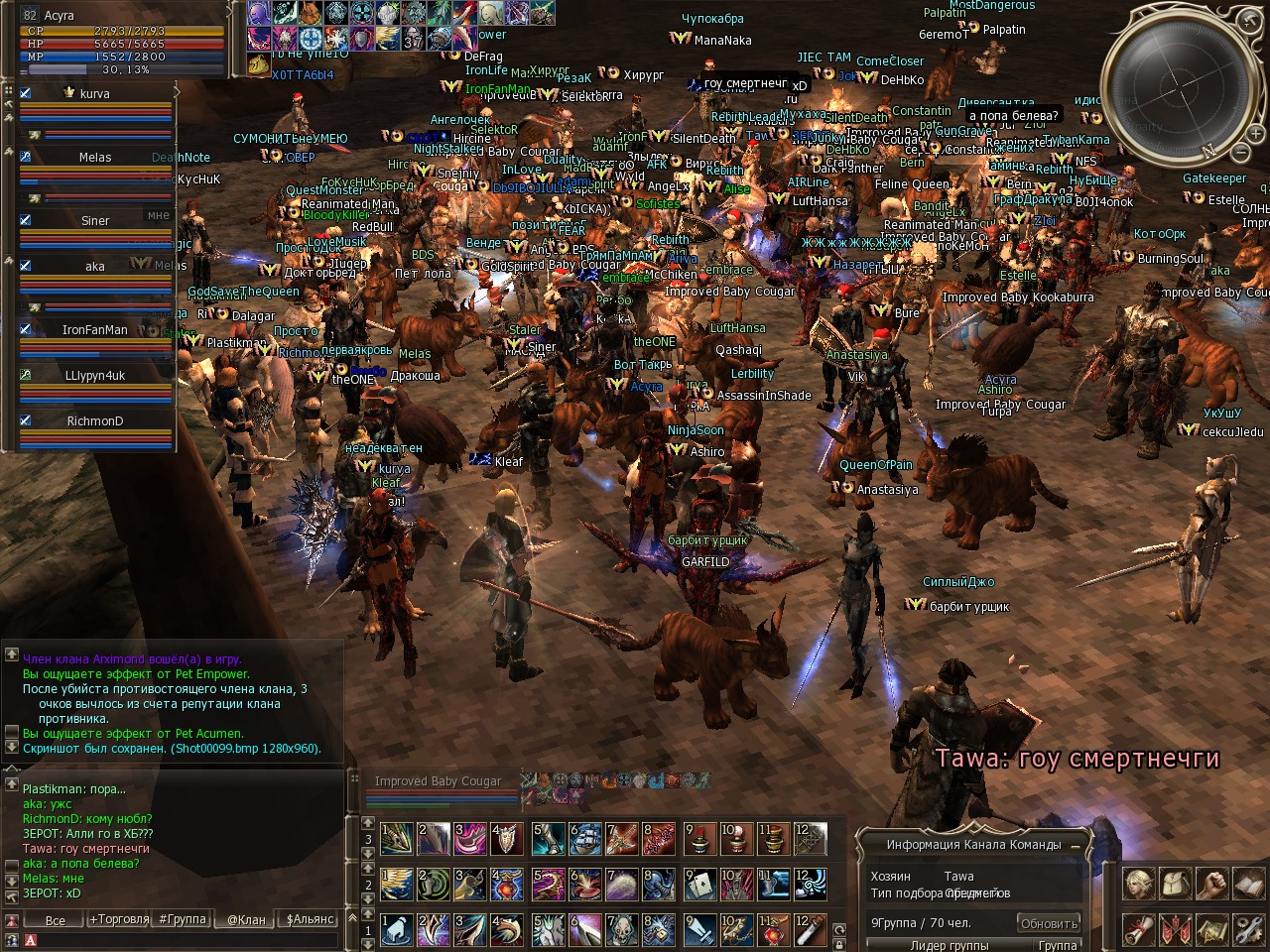Select party member RichmonD
Screen dimensions: 1270x952
coord(95,421)
